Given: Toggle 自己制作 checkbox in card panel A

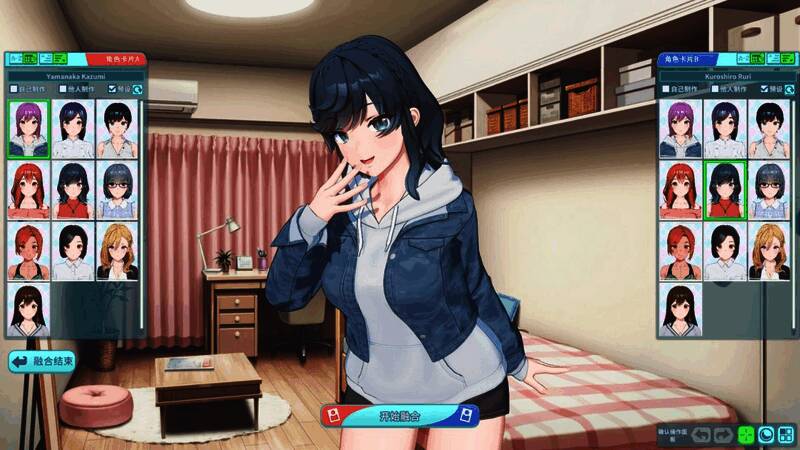Looking at the screenshot, I should coord(14,89).
